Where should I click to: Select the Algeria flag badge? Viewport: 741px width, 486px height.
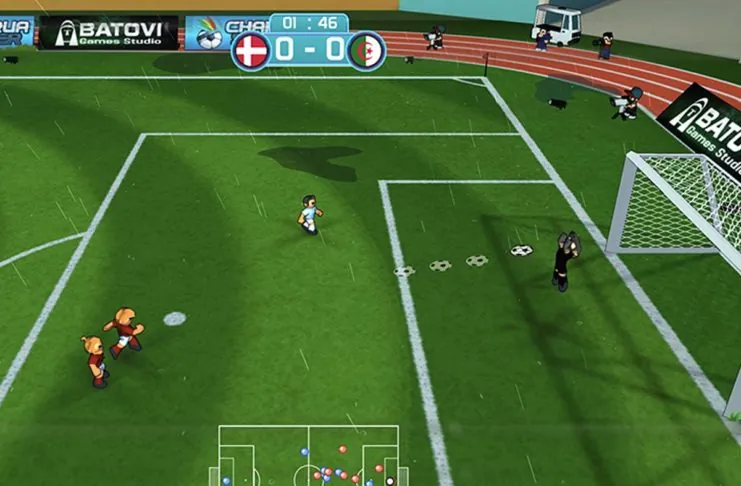click(x=366, y=50)
